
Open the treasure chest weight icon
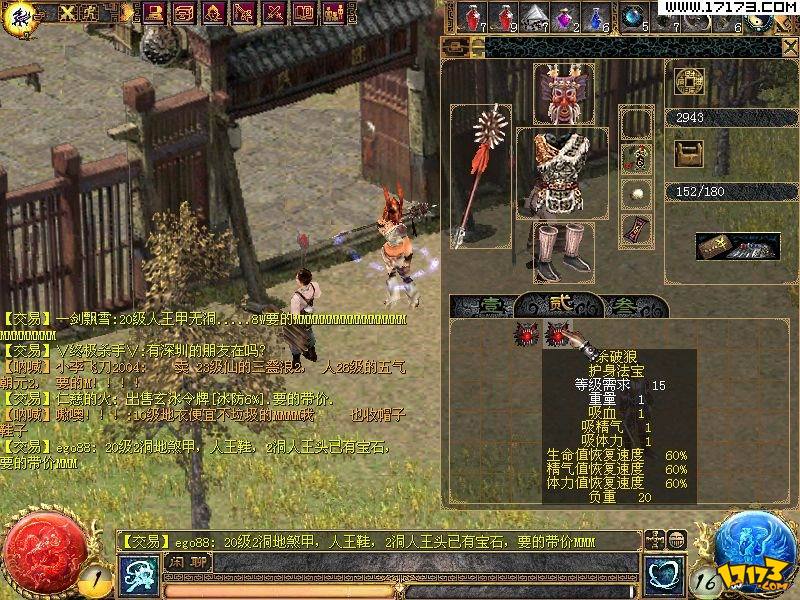688,153
